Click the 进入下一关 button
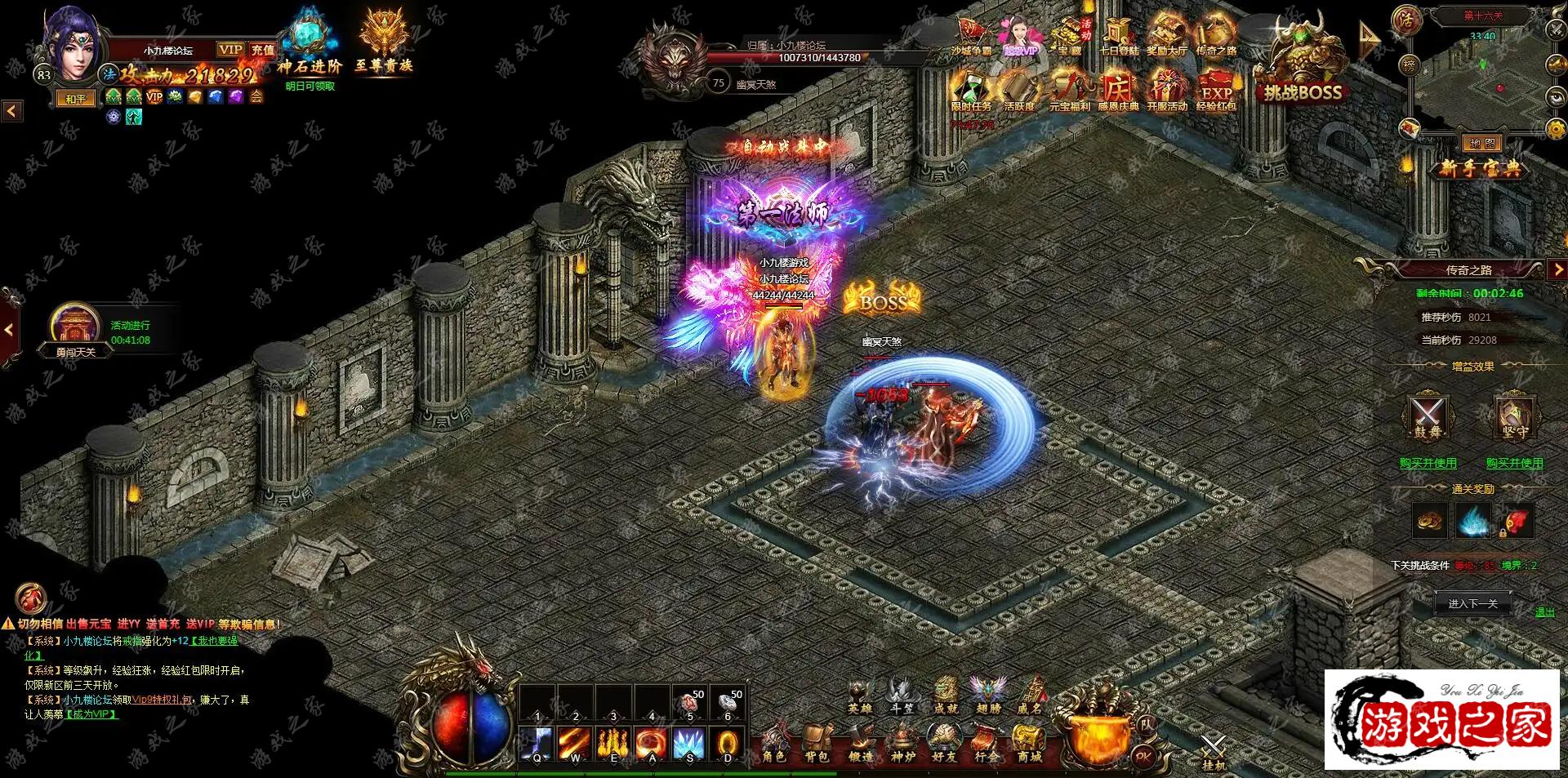 (1472, 604)
